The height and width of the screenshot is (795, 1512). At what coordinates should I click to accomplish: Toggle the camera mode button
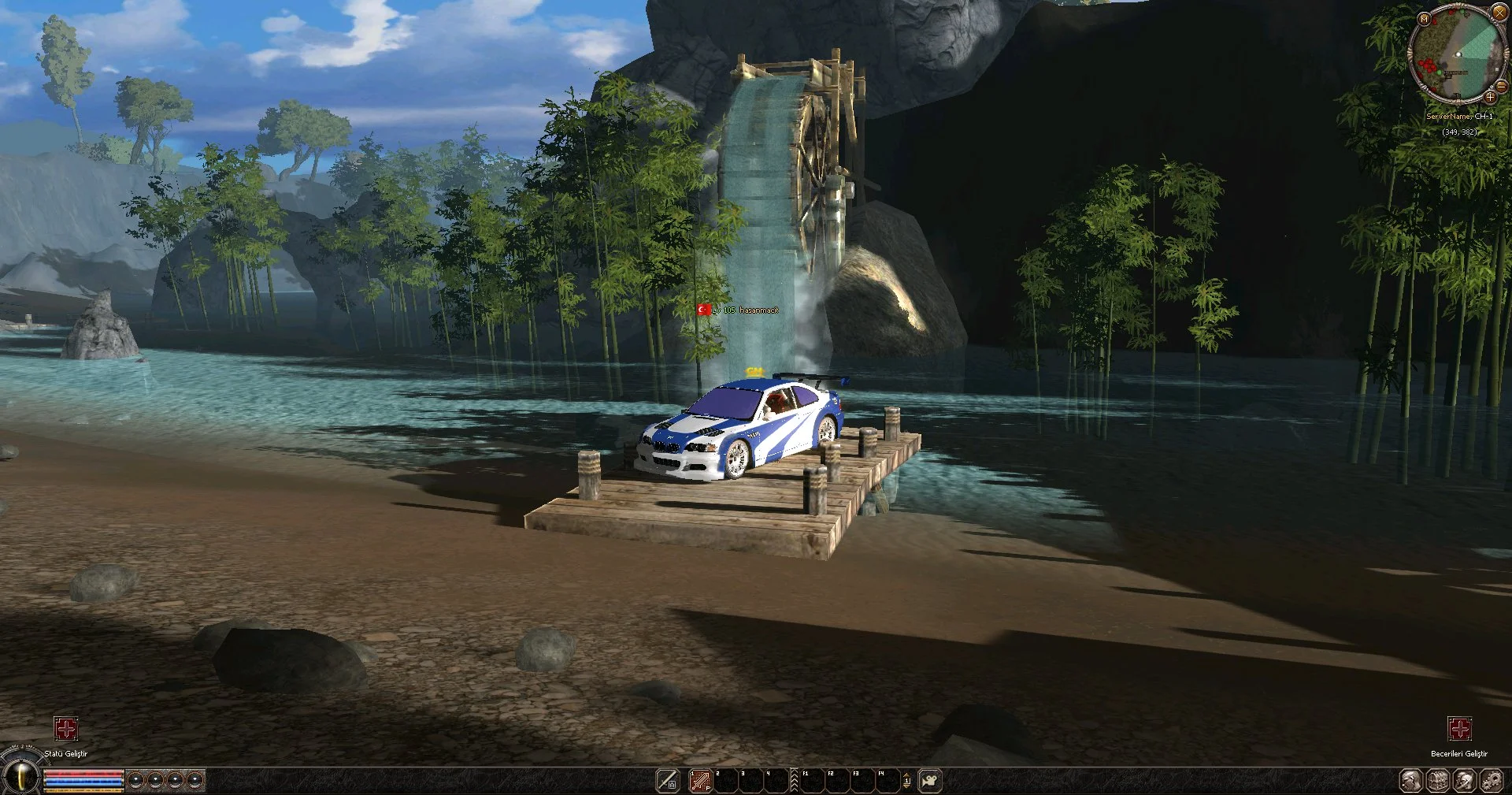(x=930, y=781)
